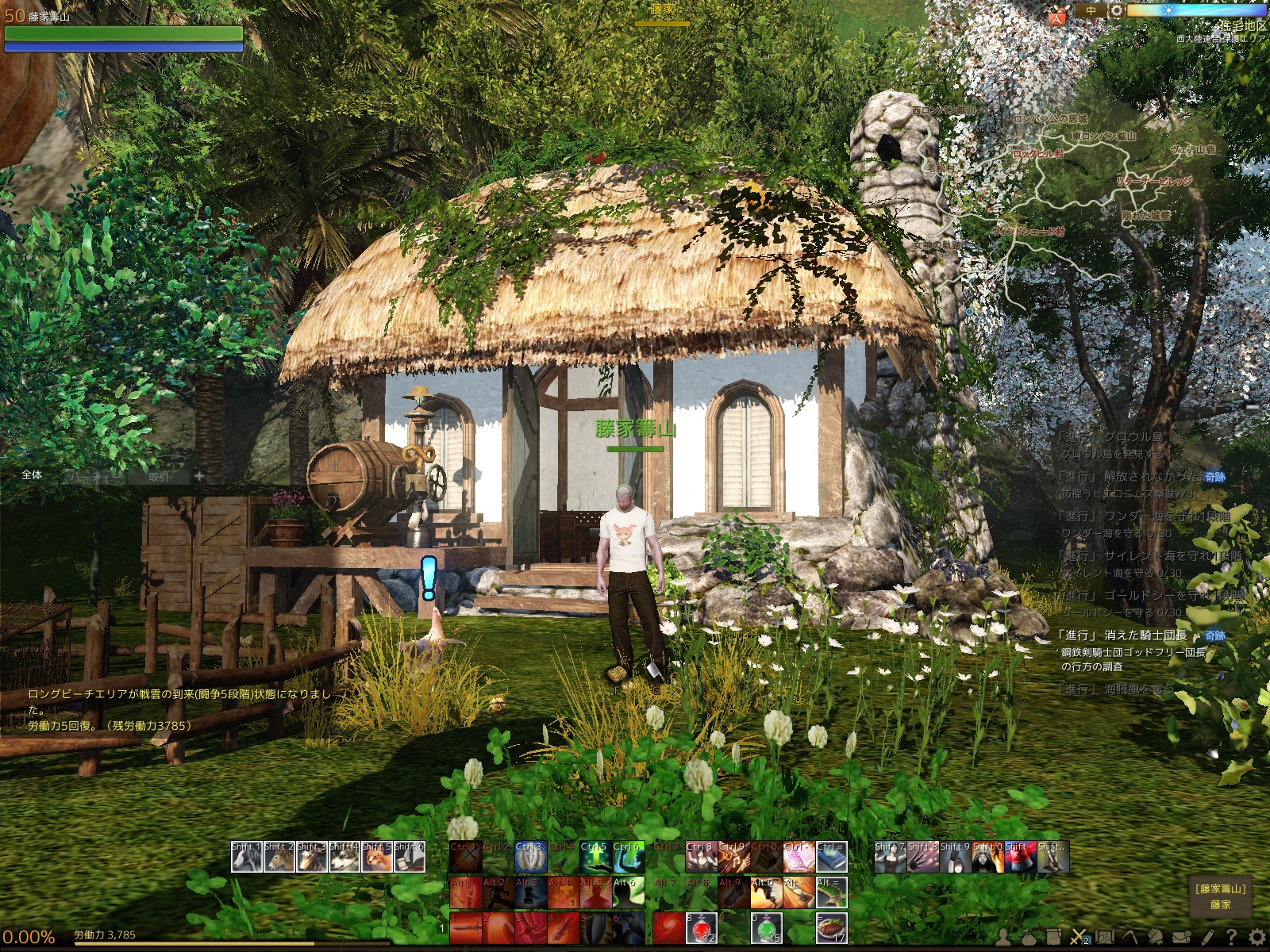Open the character silhouette menu icon
This screenshot has width=1270, height=952.
(x=1004, y=938)
